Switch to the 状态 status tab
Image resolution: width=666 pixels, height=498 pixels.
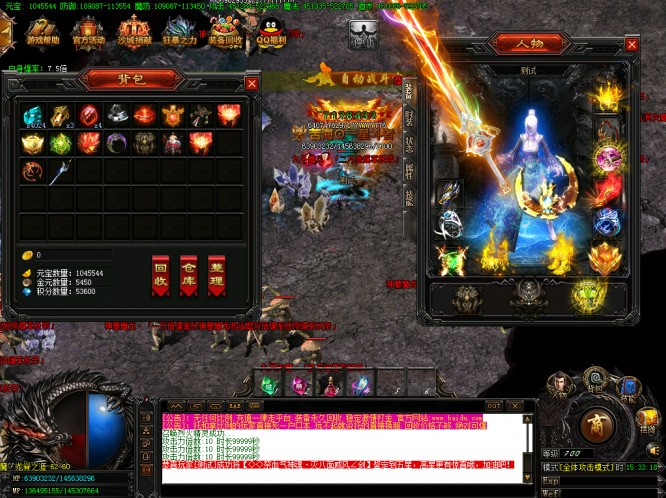click(x=408, y=144)
